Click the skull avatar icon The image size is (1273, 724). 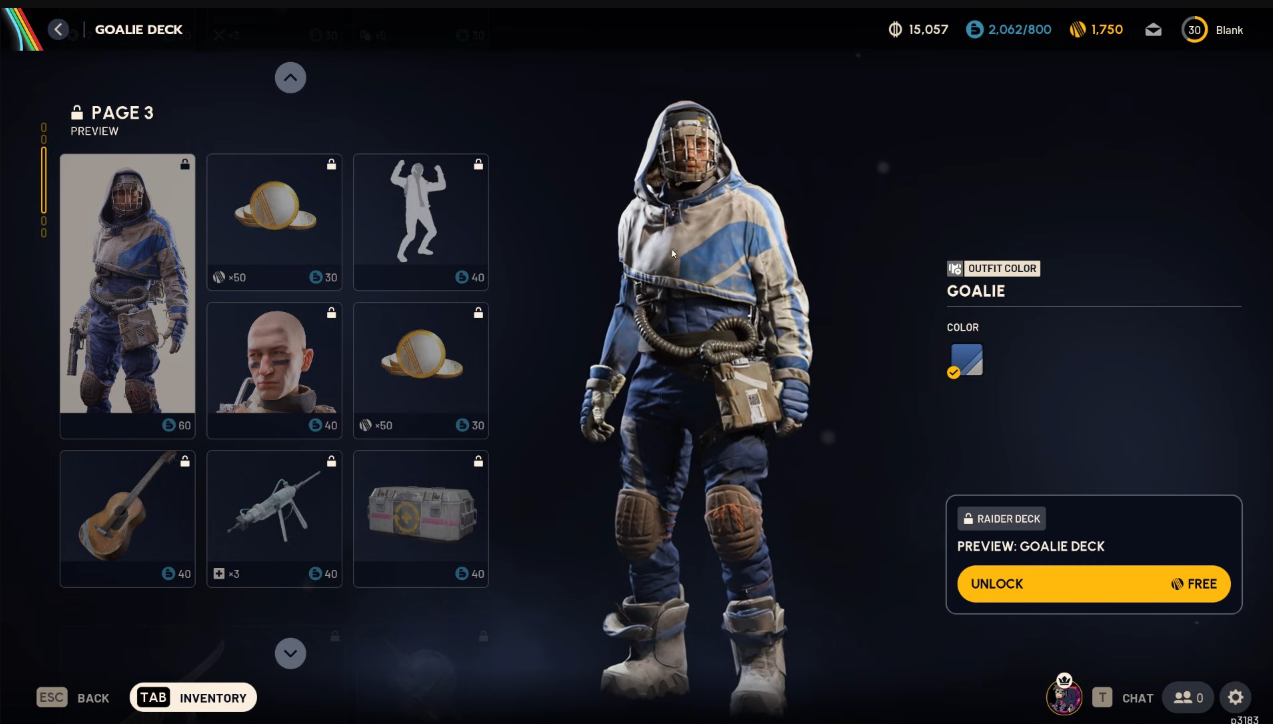[1064, 695]
